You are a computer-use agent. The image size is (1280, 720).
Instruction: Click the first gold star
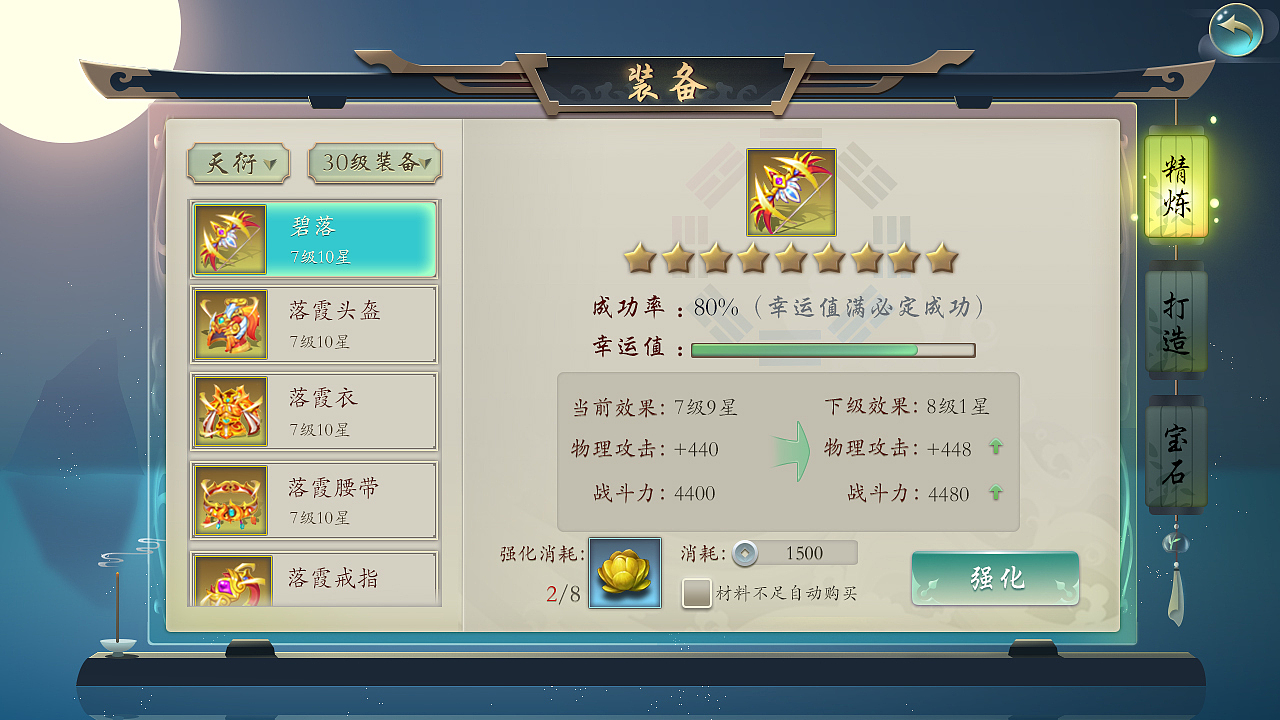(639, 257)
